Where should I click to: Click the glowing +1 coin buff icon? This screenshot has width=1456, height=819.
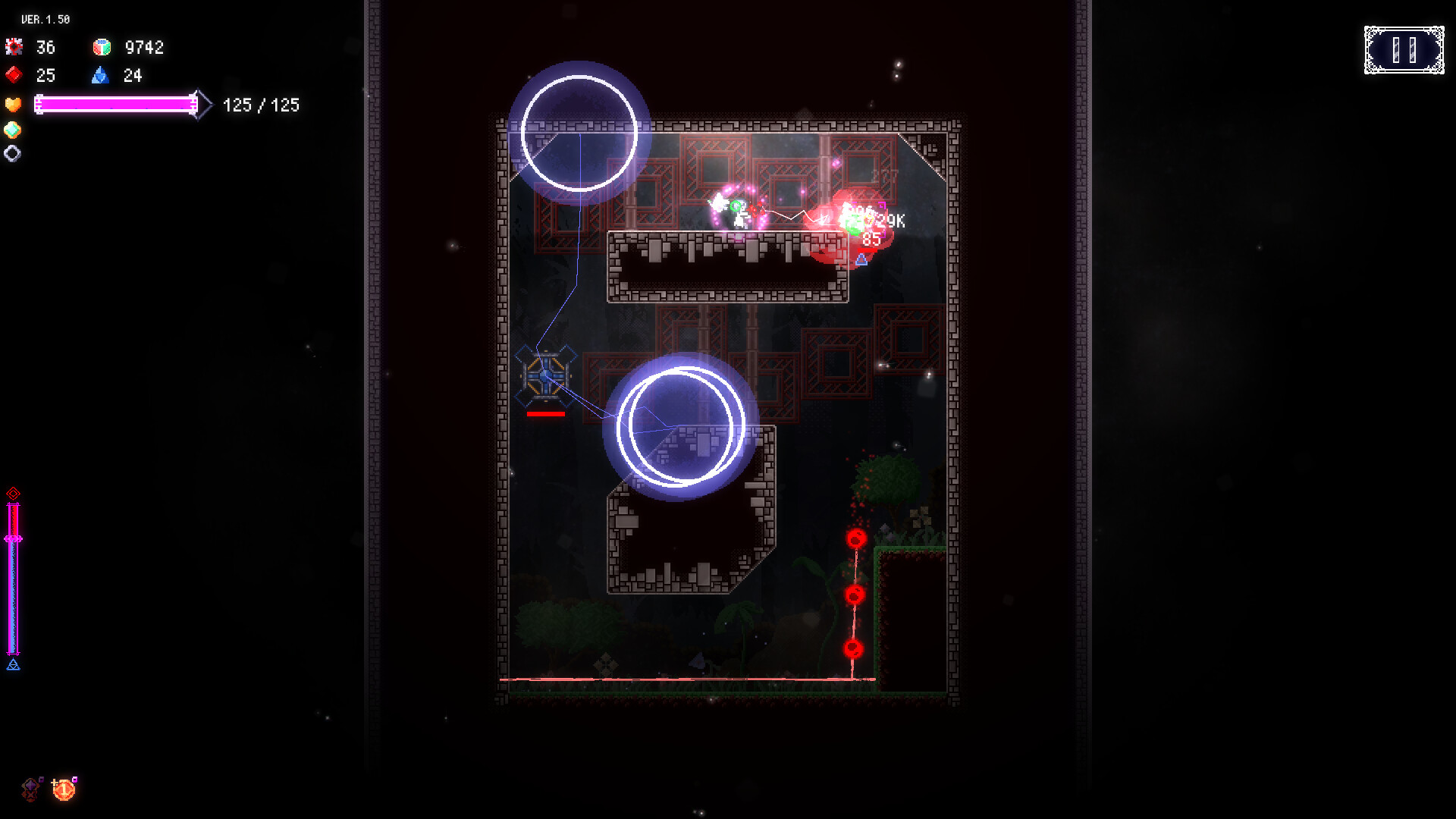pyautogui.click(x=64, y=789)
